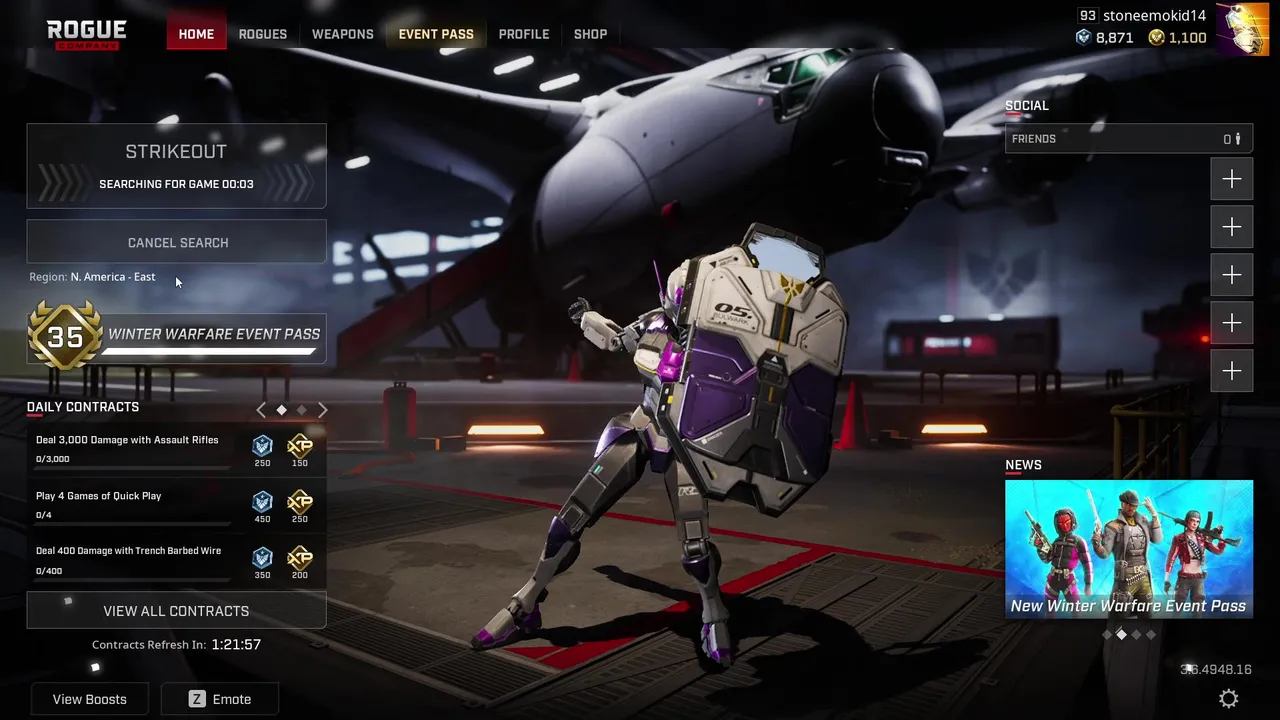This screenshot has height=720, width=1280.
Task: Open the Strikeout game mode panel
Action: (176, 165)
